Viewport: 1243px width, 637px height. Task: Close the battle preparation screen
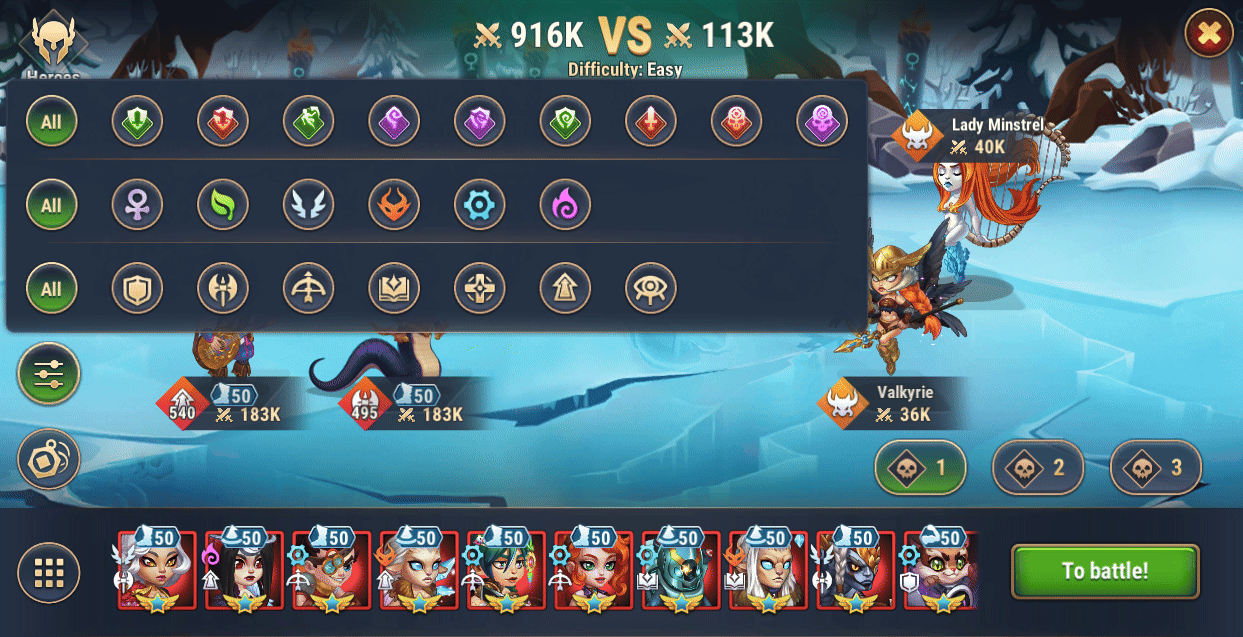tap(1208, 34)
